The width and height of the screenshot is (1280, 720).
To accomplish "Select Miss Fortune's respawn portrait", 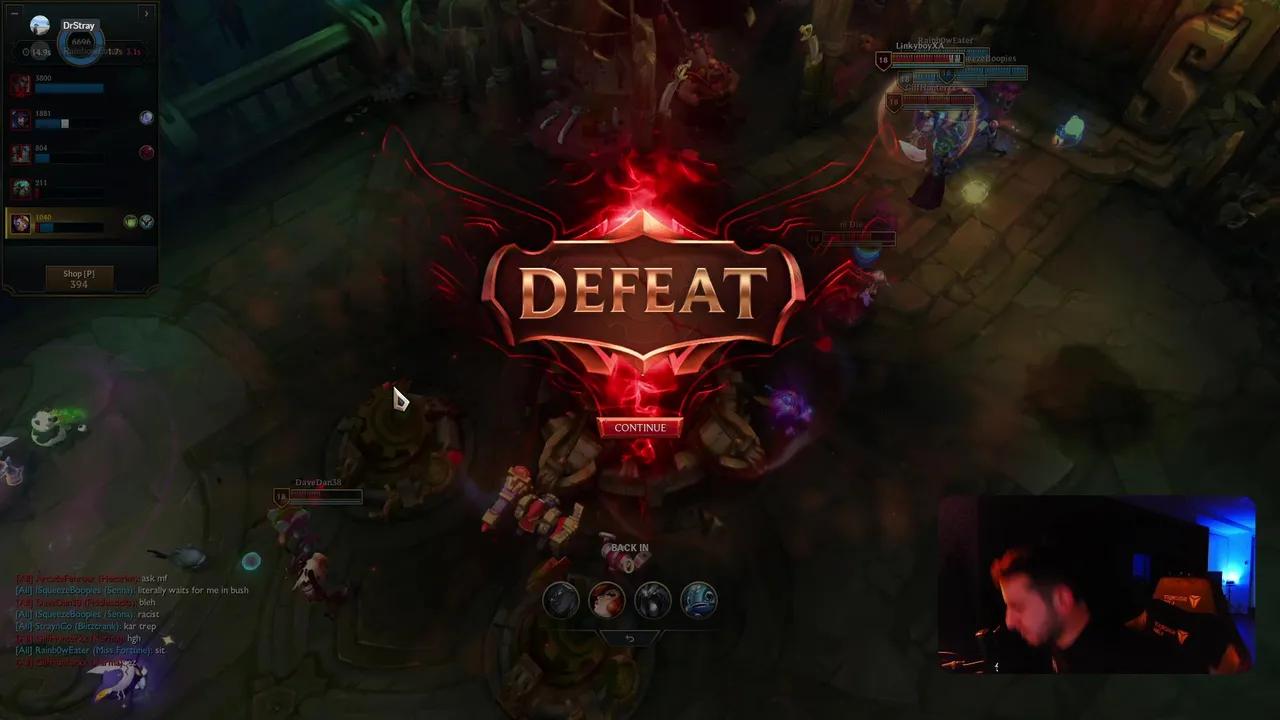I will [608, 600].
